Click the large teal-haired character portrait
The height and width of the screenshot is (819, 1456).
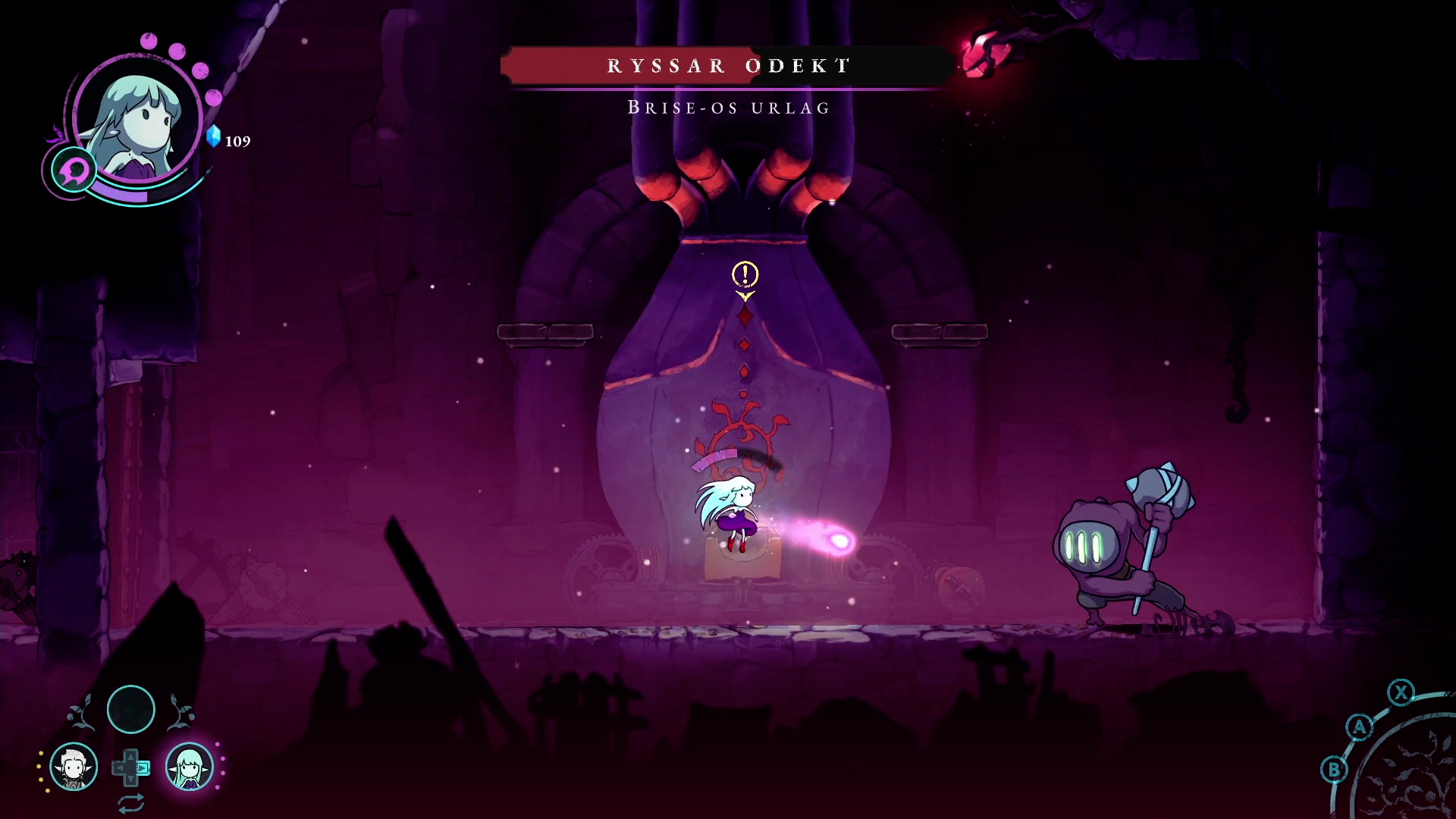point(138,121)
